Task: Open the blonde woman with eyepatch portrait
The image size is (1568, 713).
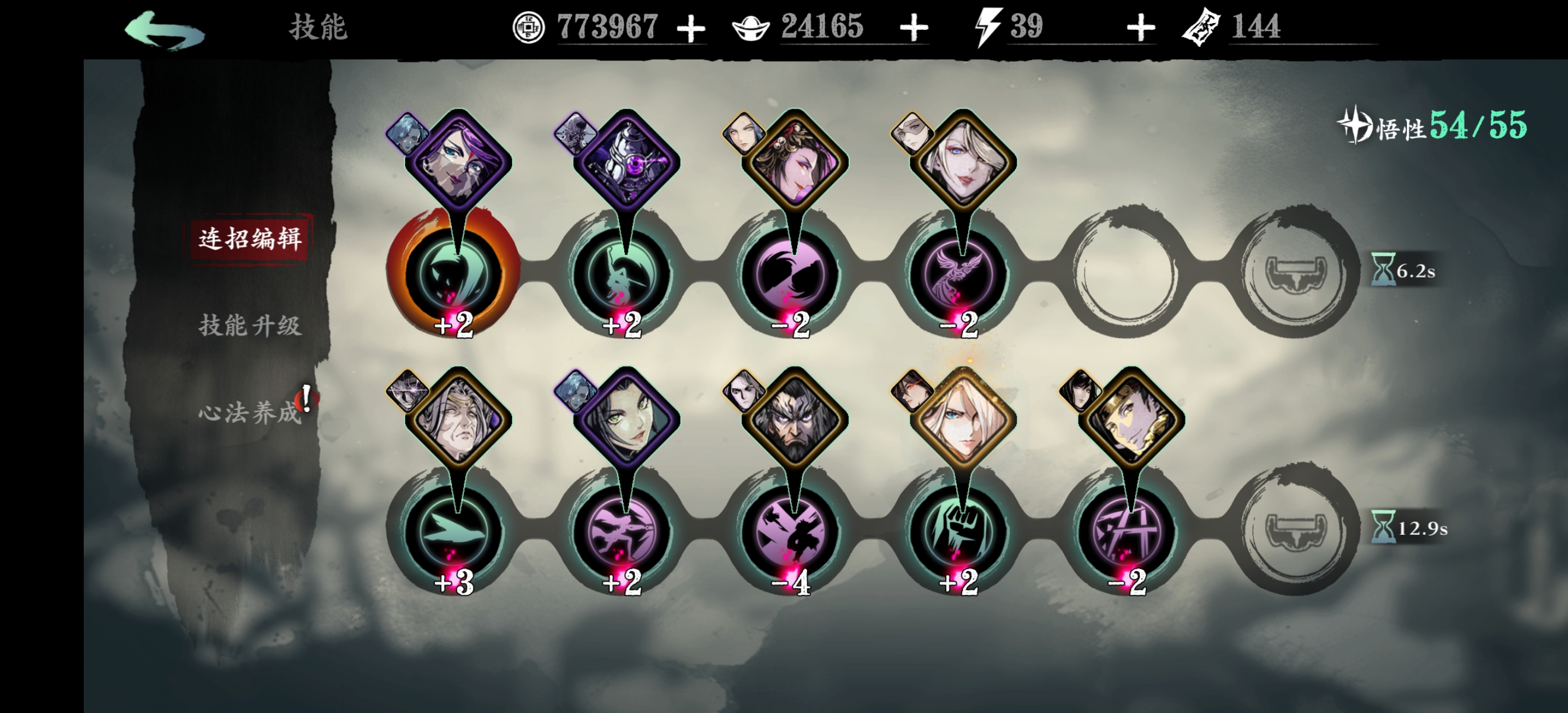Action: pyautogui.click(x=963, y=162)
